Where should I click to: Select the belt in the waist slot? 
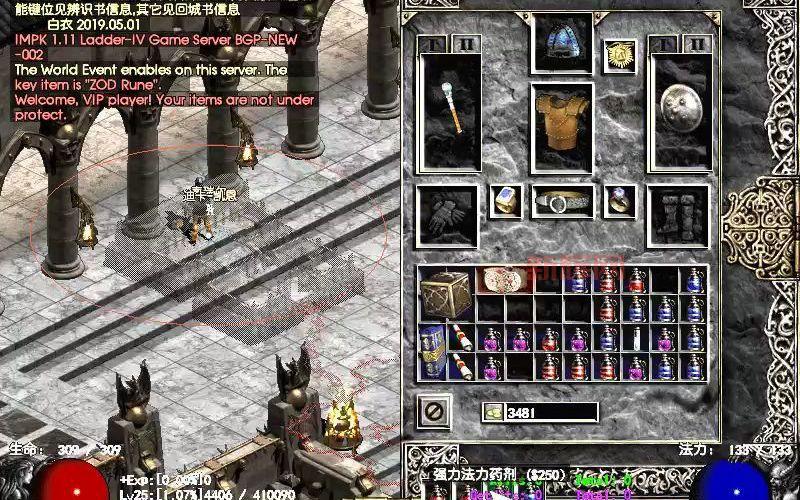563,201
